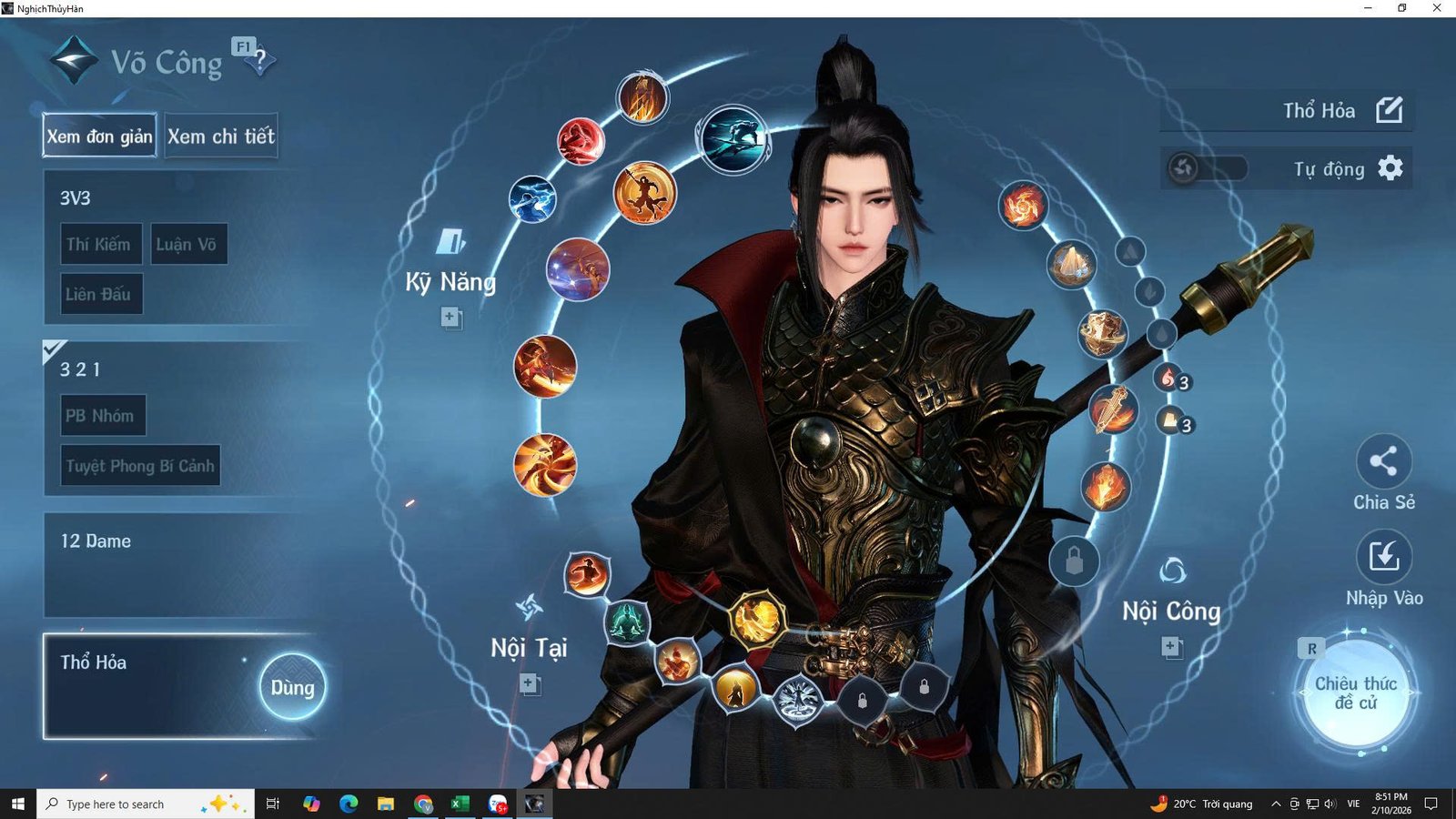1456x819 pixels.
Task: Switch to the Xem chi tiết tab
Action: pyautogui.click(x=220, y=136)
